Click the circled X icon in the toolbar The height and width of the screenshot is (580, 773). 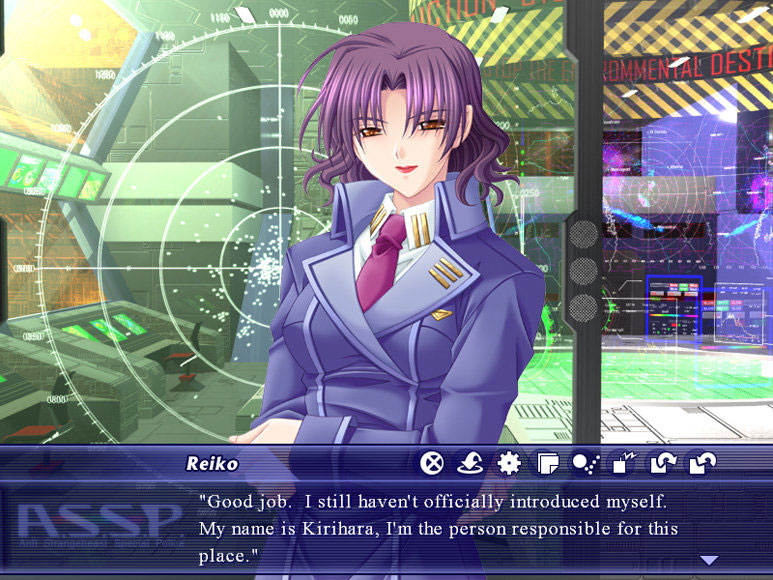click(x=432, y=463)
